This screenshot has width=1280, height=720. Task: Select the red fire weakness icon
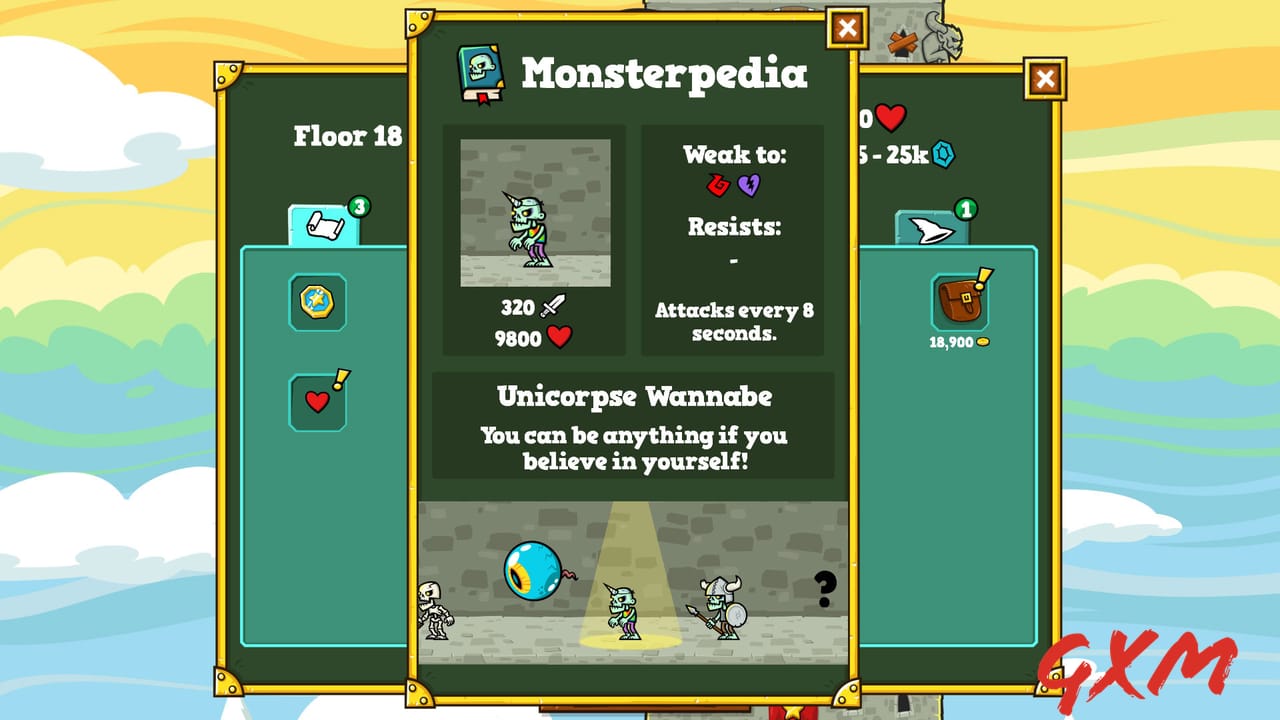point(718,186)
